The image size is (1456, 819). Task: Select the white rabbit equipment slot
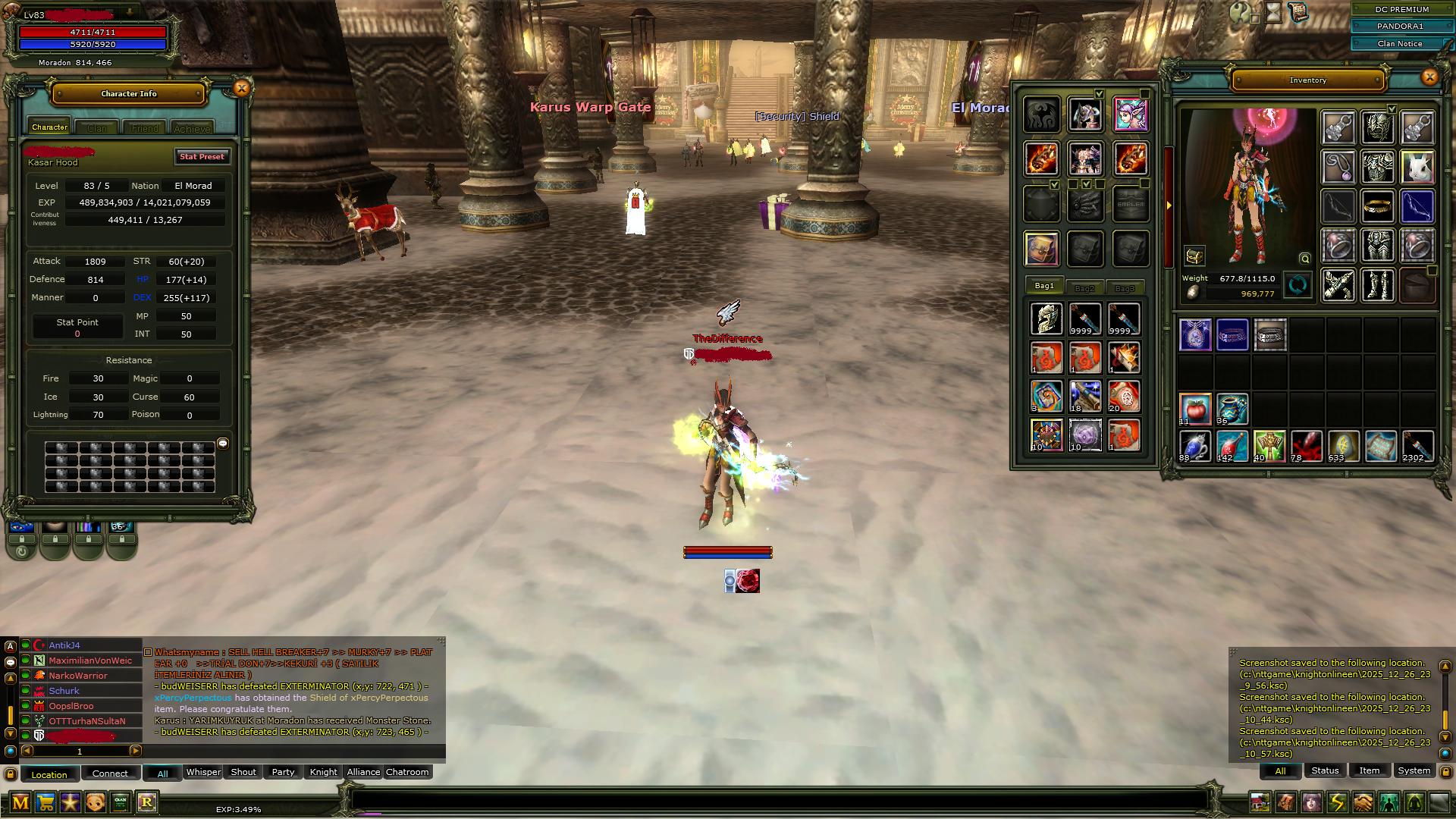tap(1417, 167)
